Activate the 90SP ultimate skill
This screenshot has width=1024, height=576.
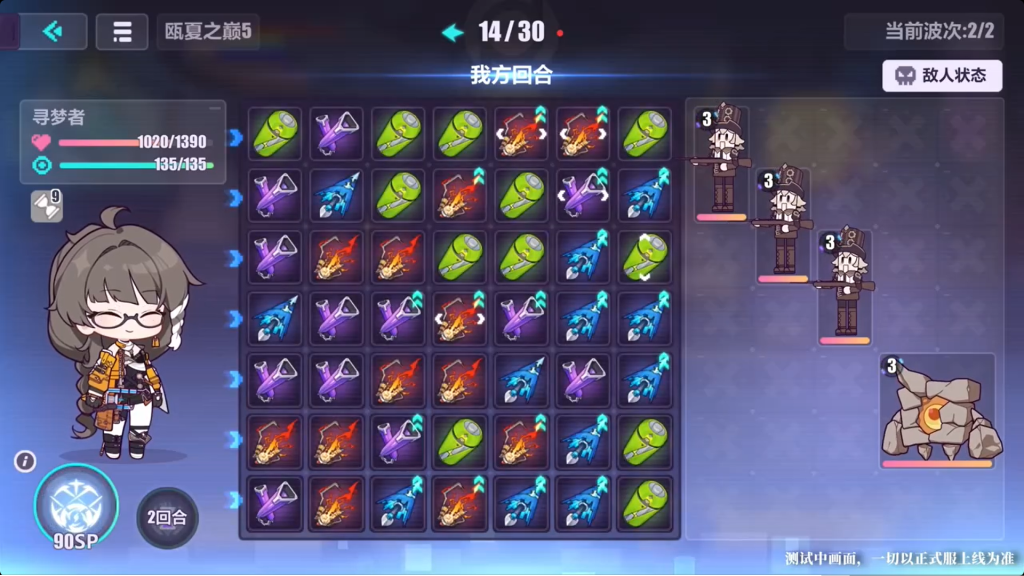tap(76, 506)
